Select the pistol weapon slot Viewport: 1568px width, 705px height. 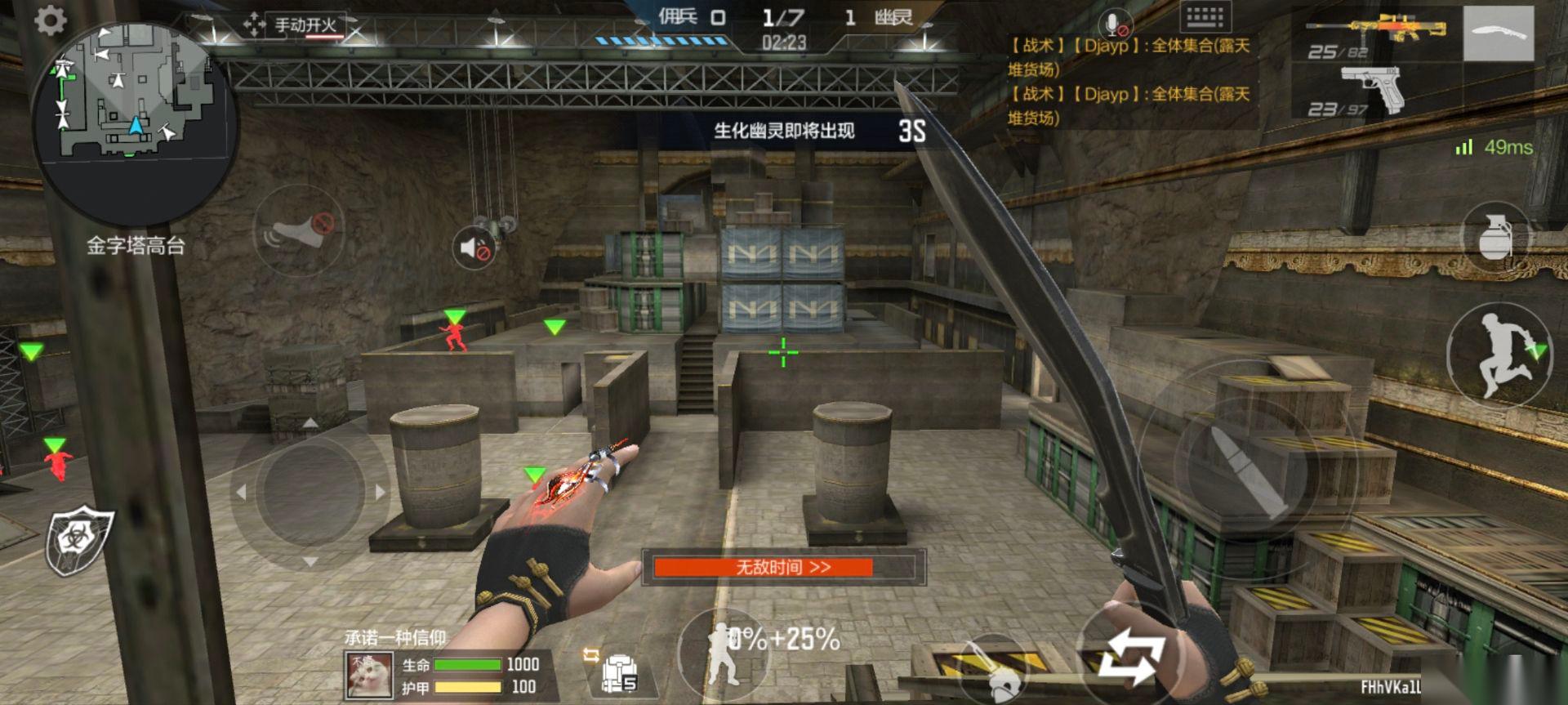[x=1372, y=91]
